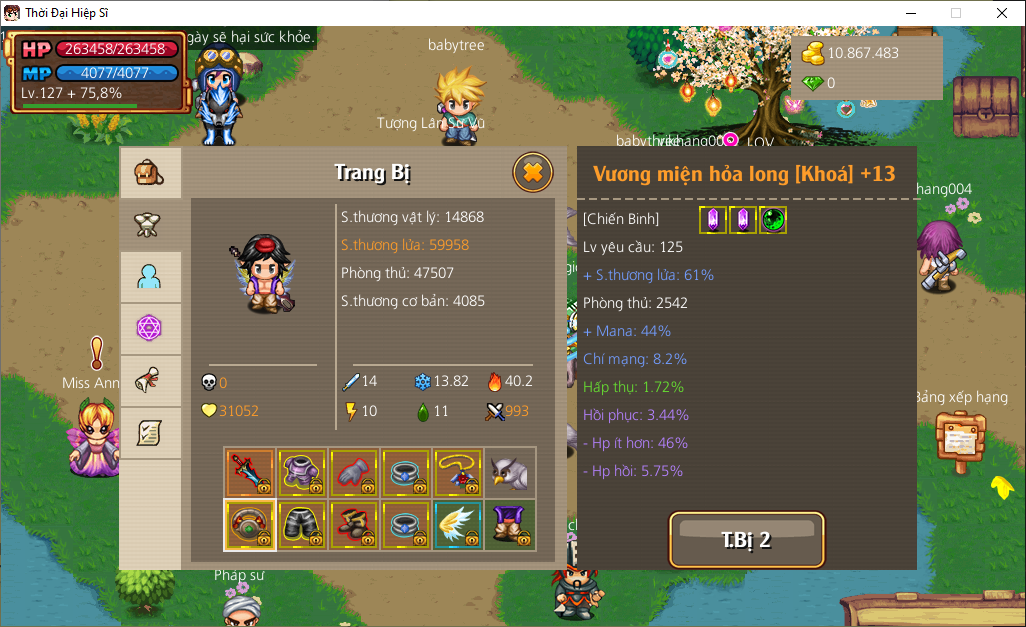
Task: Select the black and gold boots slot
Action: click(354, 525)
